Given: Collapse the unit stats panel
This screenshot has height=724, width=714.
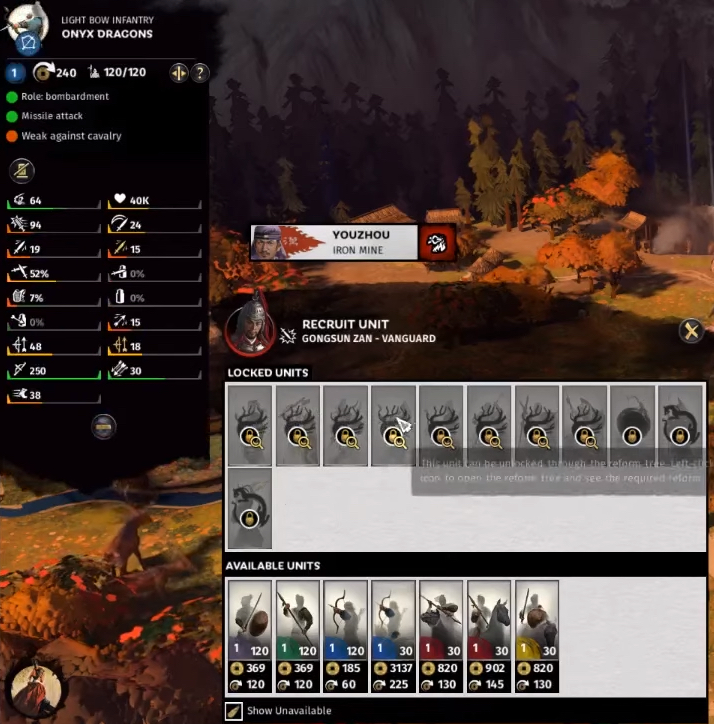Looking at the screenshot, I should (104, 427).
